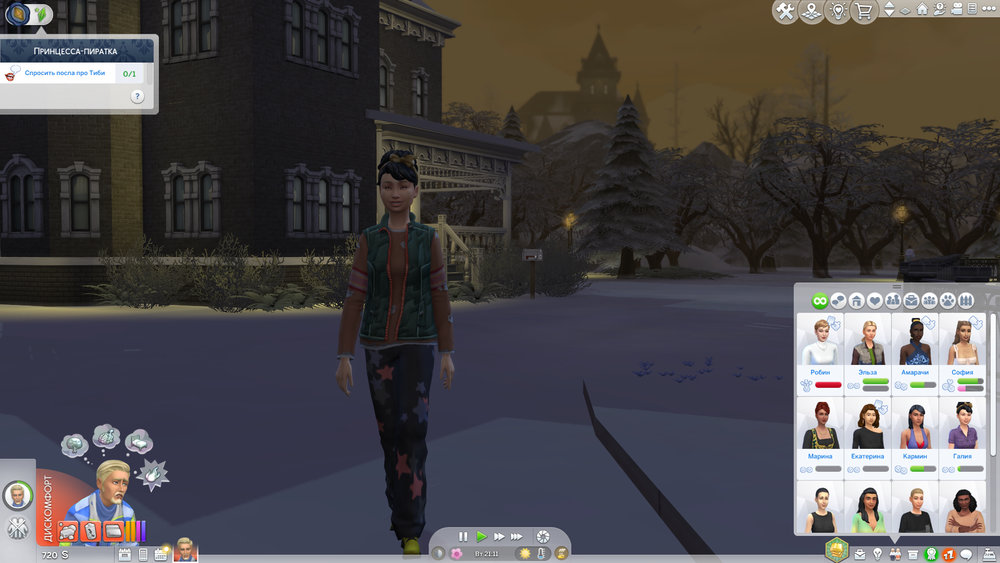Filter relationships by pets paw tab

946,300
